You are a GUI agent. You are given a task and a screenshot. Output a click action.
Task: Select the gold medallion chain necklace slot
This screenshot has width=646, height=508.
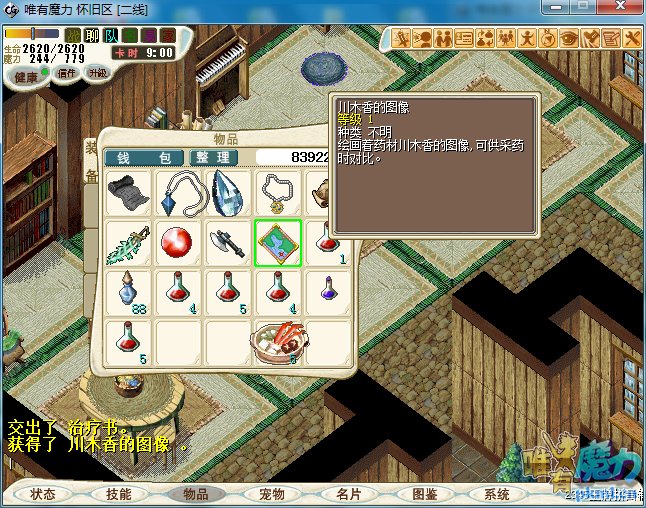click(277, 192)
